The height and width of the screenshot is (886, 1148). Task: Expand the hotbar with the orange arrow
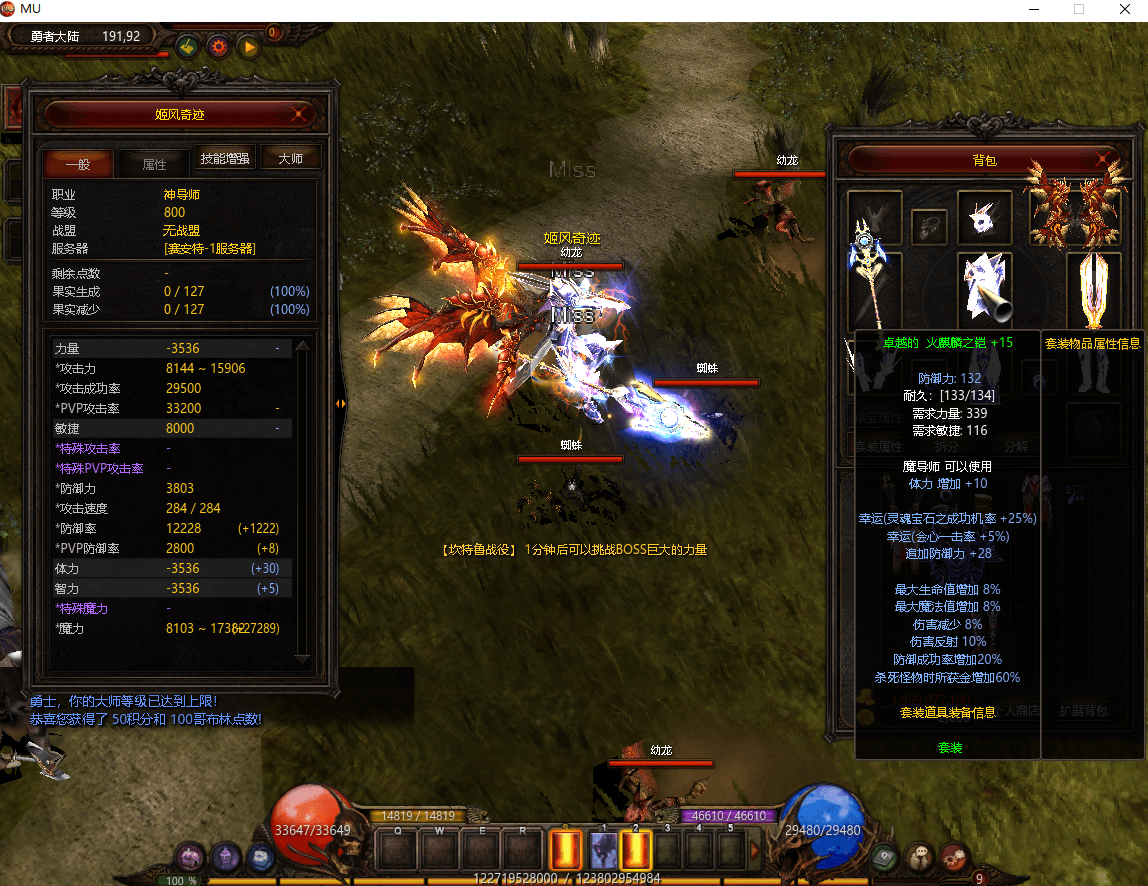click(x=756, y=851)
